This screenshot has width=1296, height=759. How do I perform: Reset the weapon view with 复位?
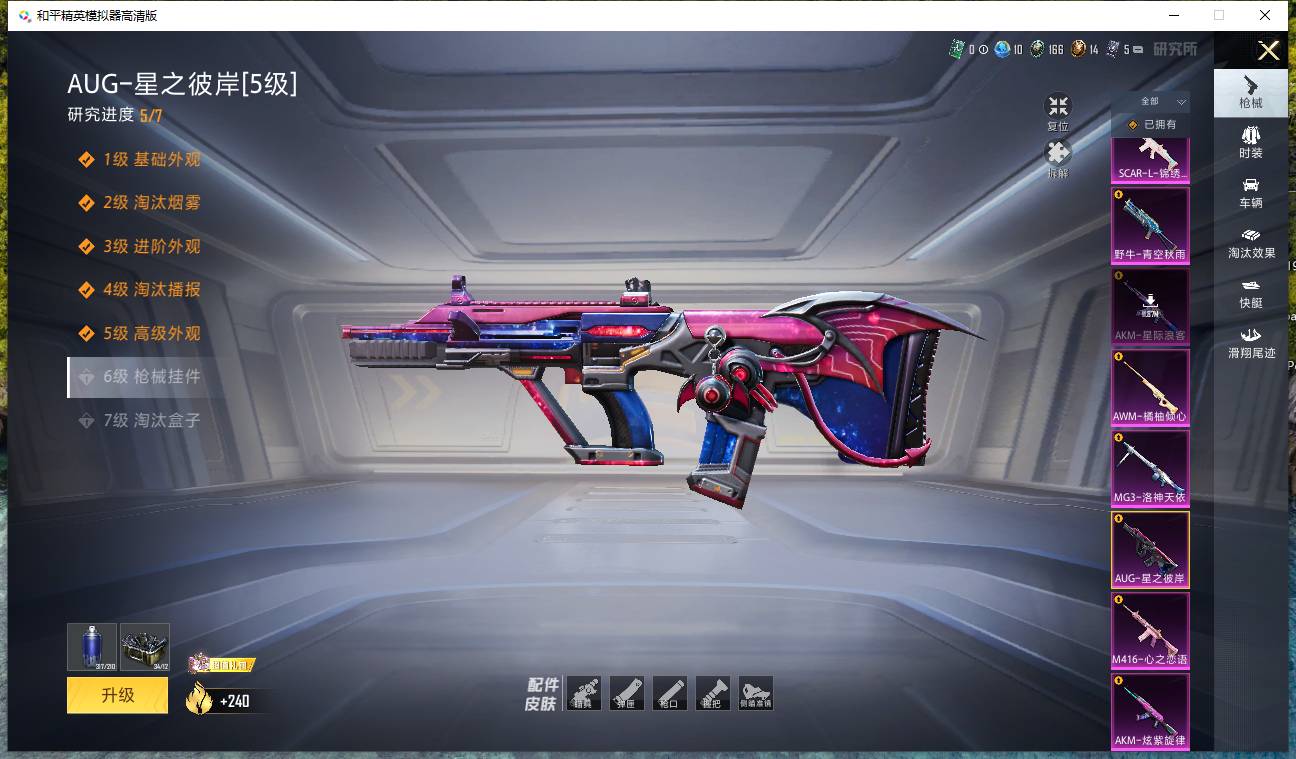coord(1057,112)
